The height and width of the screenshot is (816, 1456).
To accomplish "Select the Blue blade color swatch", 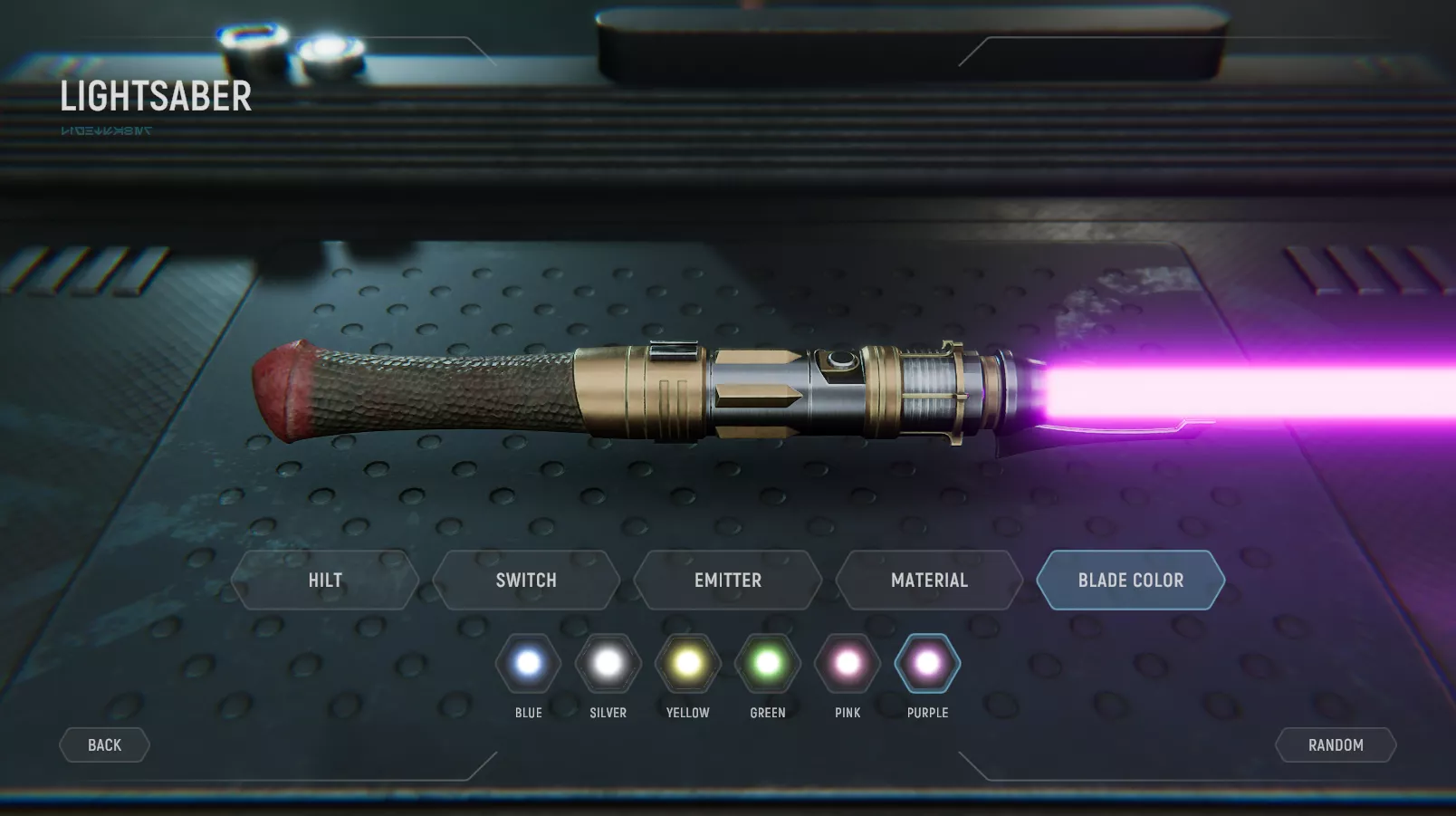I will point(527,664).
